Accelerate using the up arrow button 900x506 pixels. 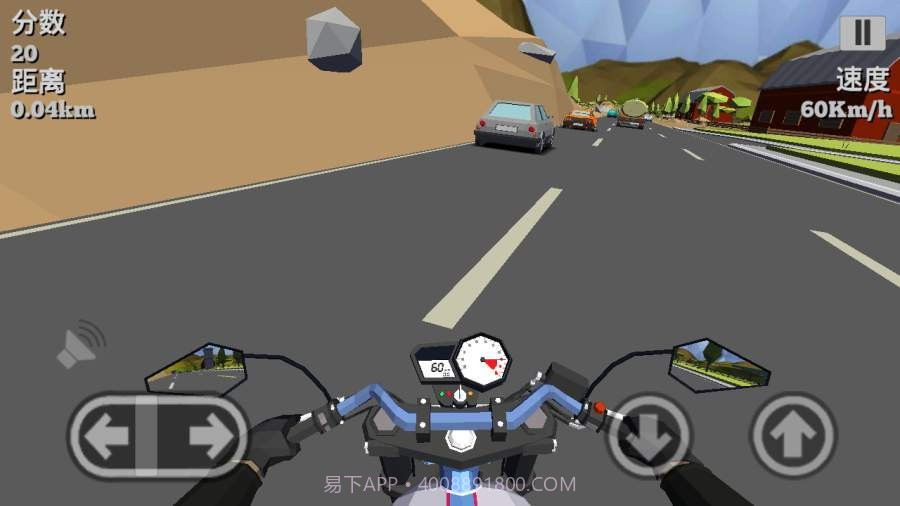click(x=793, y=435)
